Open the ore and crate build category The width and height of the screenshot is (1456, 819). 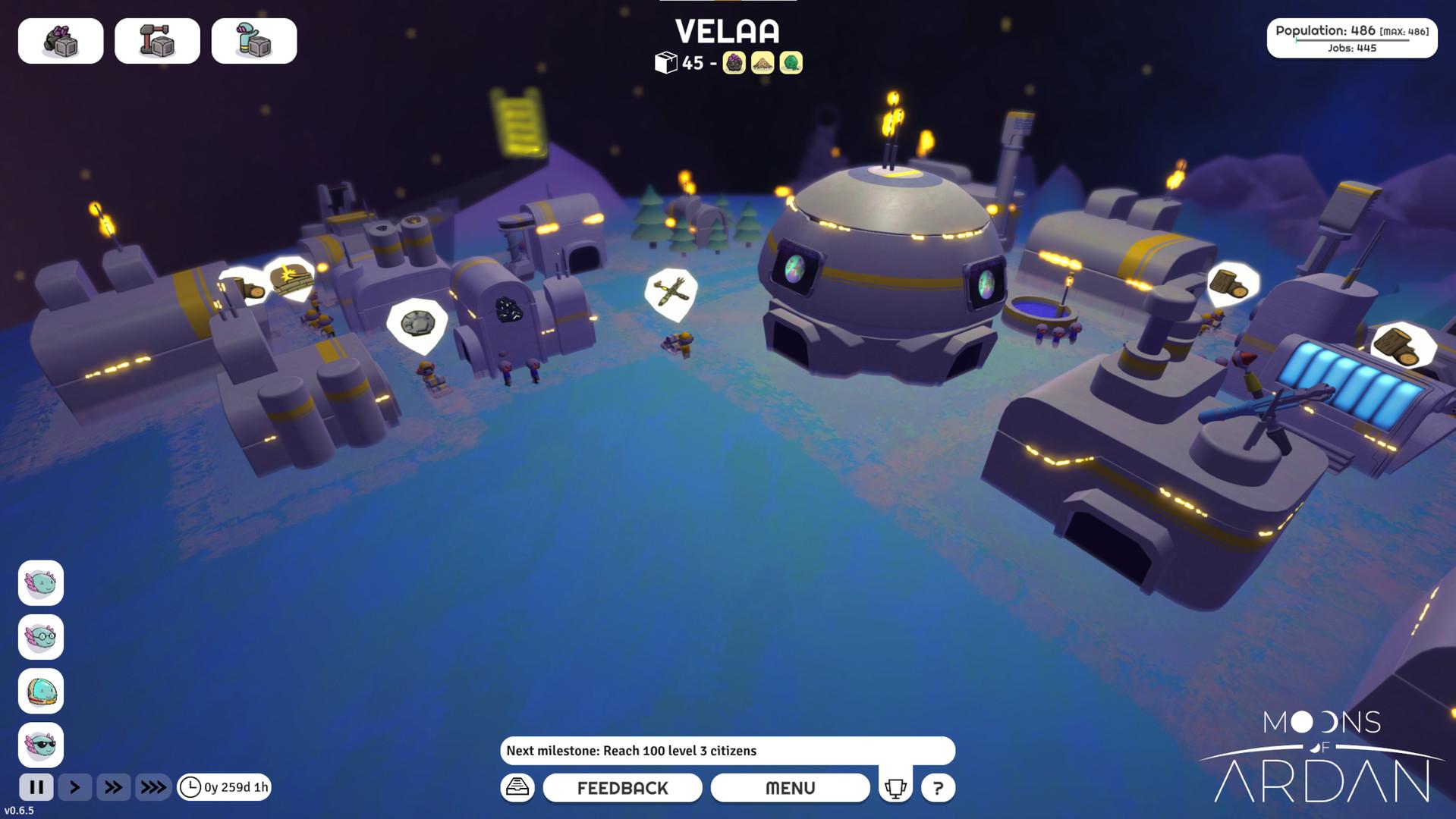[61, 41]
